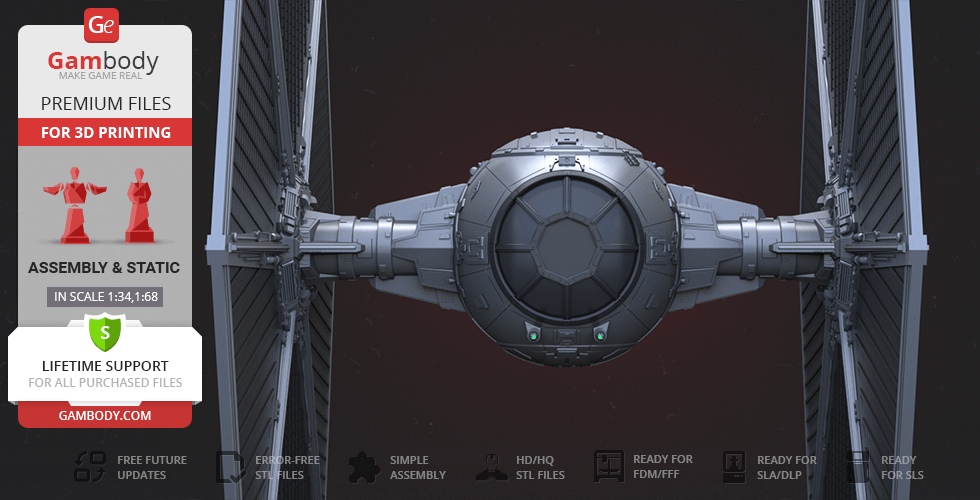Click the Gambody logo badge
This screenshot has width=980, height=500.
pos(102,24)
